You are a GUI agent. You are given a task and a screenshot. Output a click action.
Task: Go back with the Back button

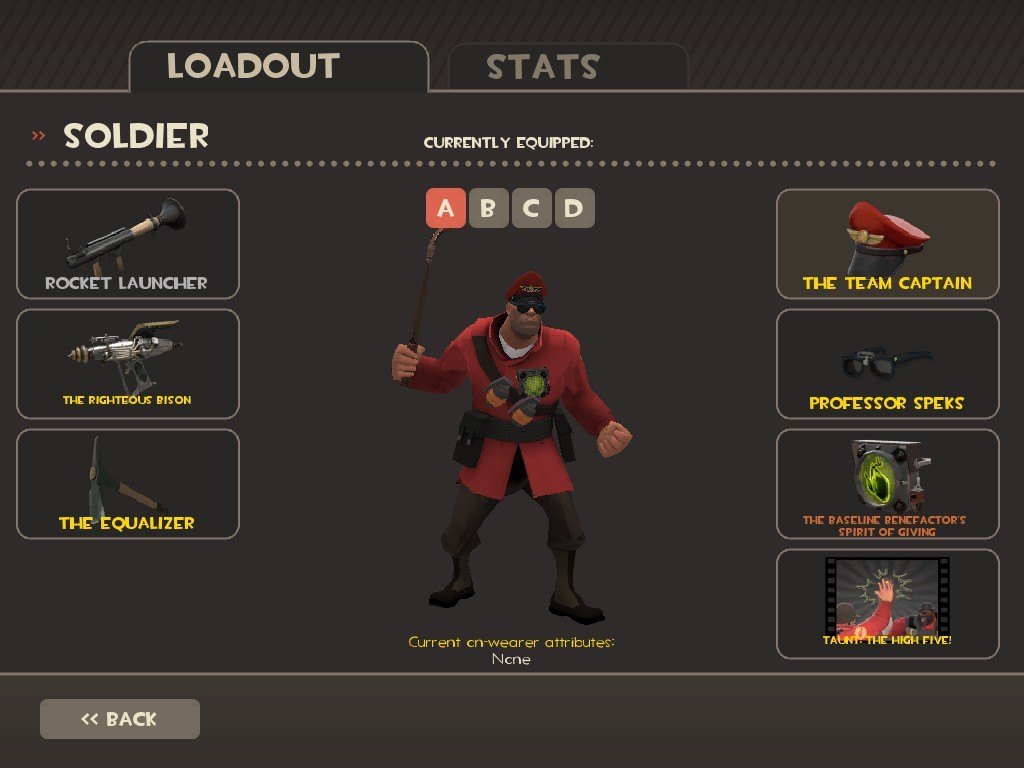(120, 719)
